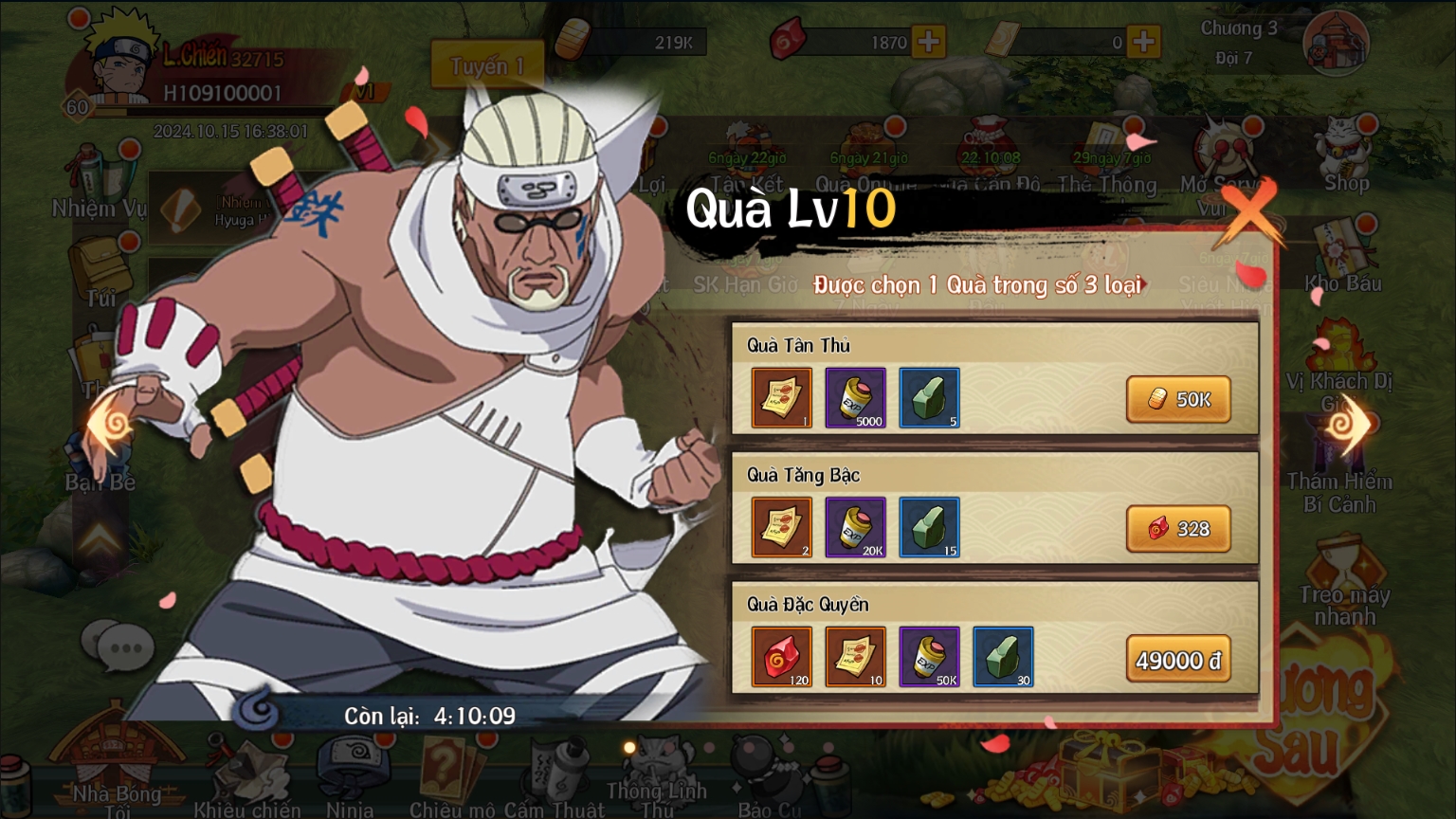Purchase Quà Tăng Bậc for 328 gems
The width and height of the screenshot is (1456, 819).
pos(1178,529)
